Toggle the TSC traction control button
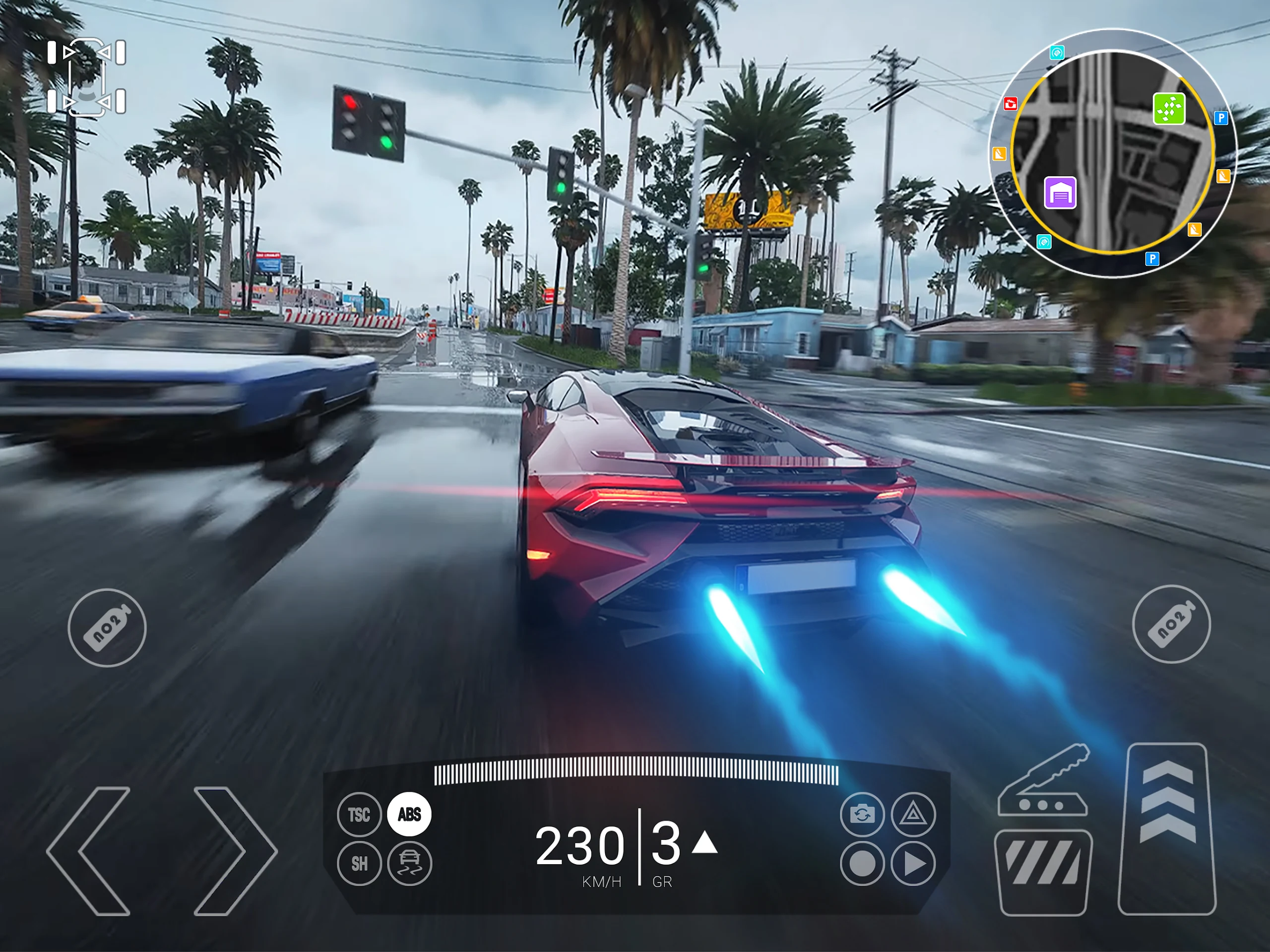Viewport: 1270px width, 952px height. point(359,814)
